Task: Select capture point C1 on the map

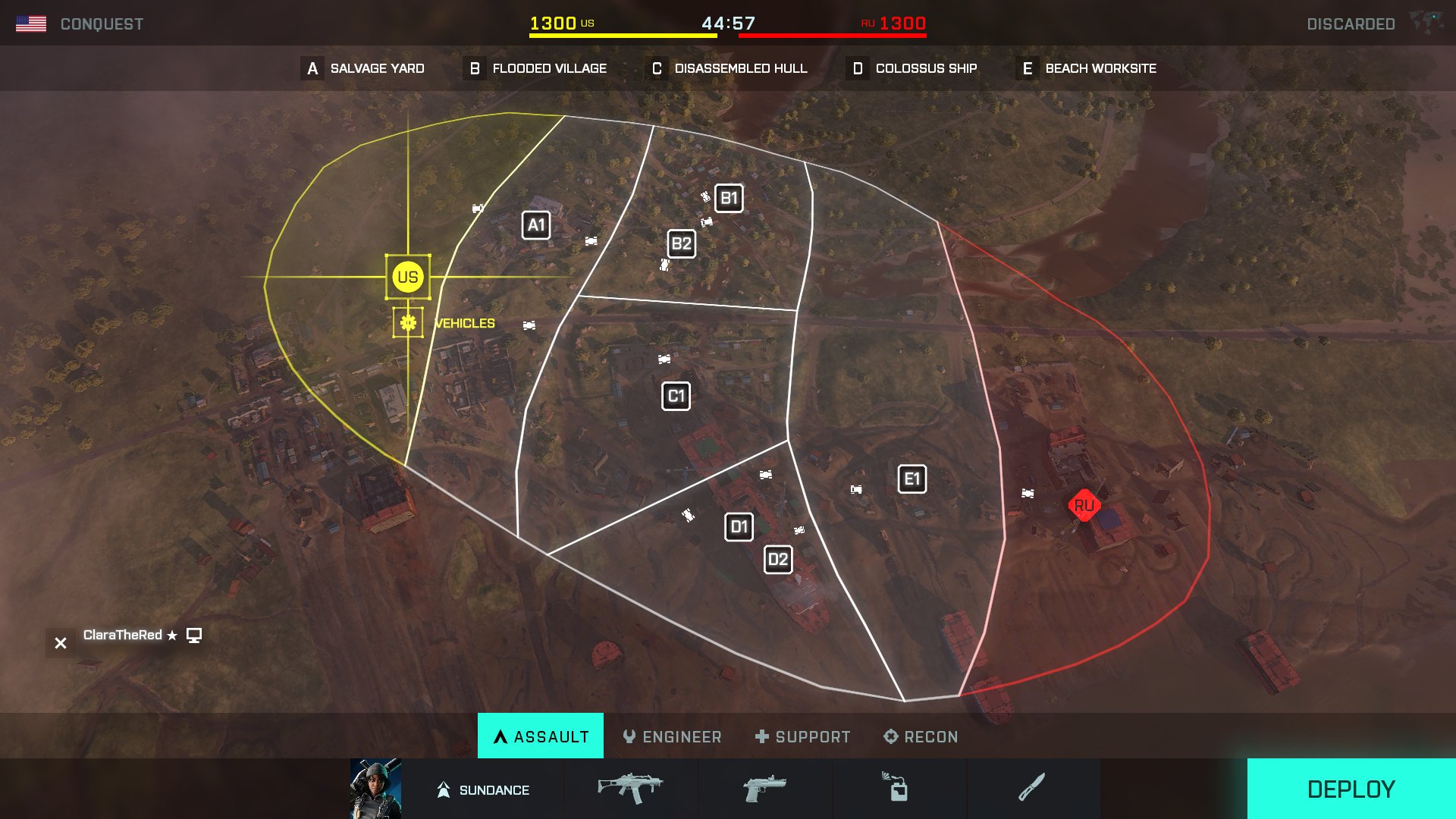Action: (676, 396)
